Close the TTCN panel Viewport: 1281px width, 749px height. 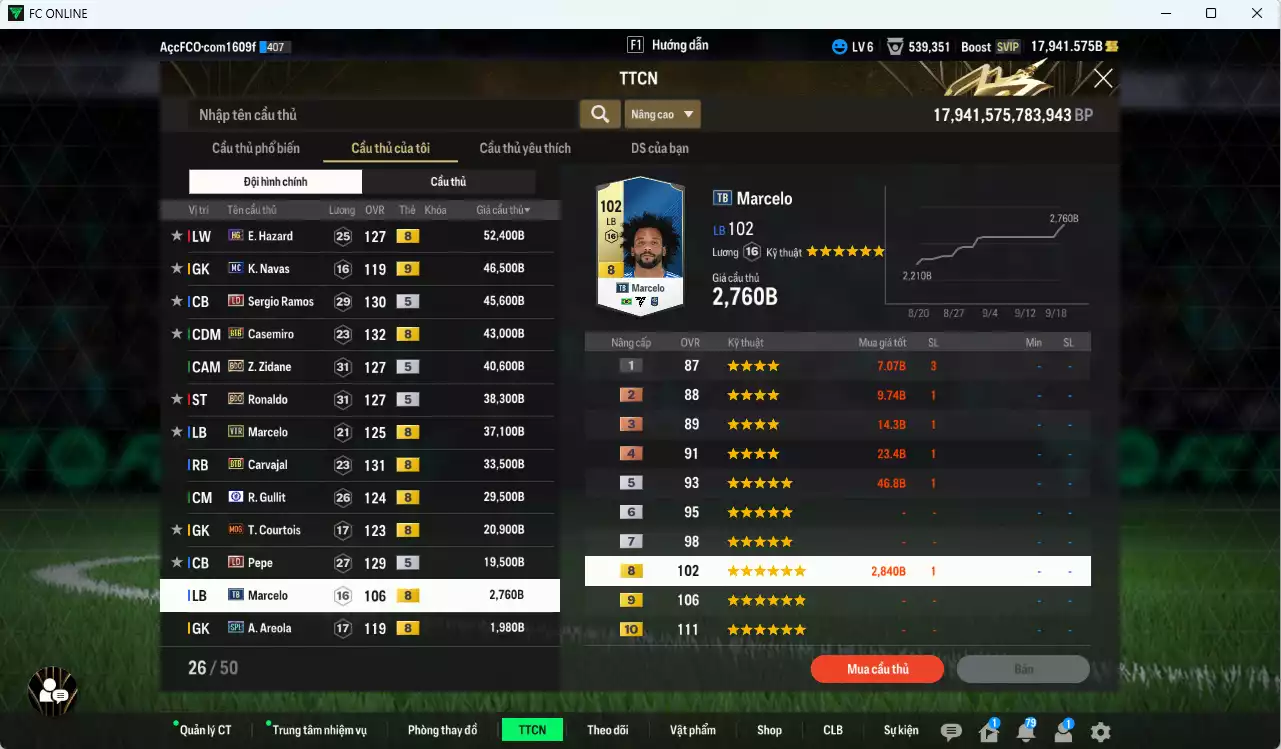click(x=1103, y=79)
